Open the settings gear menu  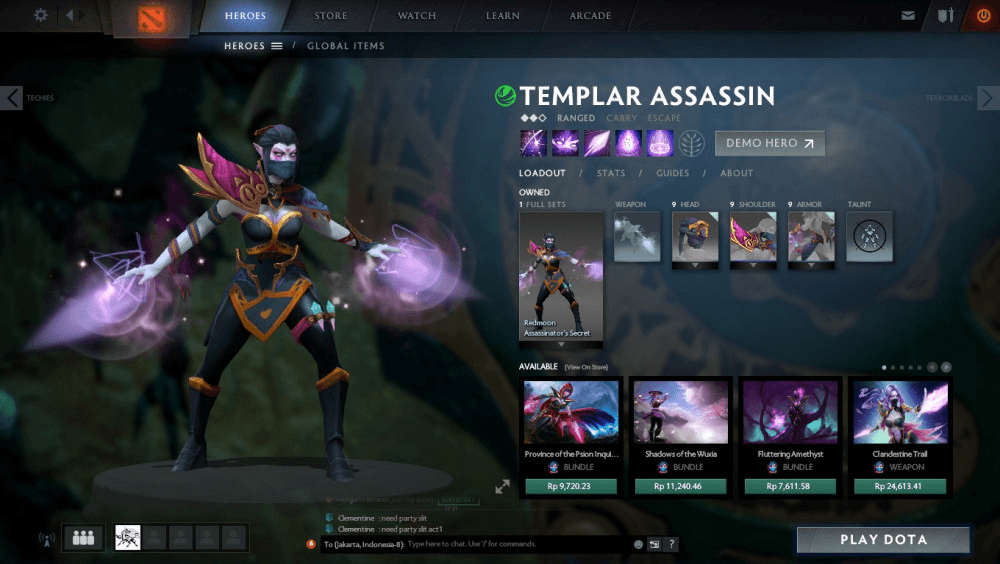pyautogui.click(x=41, y=15)
